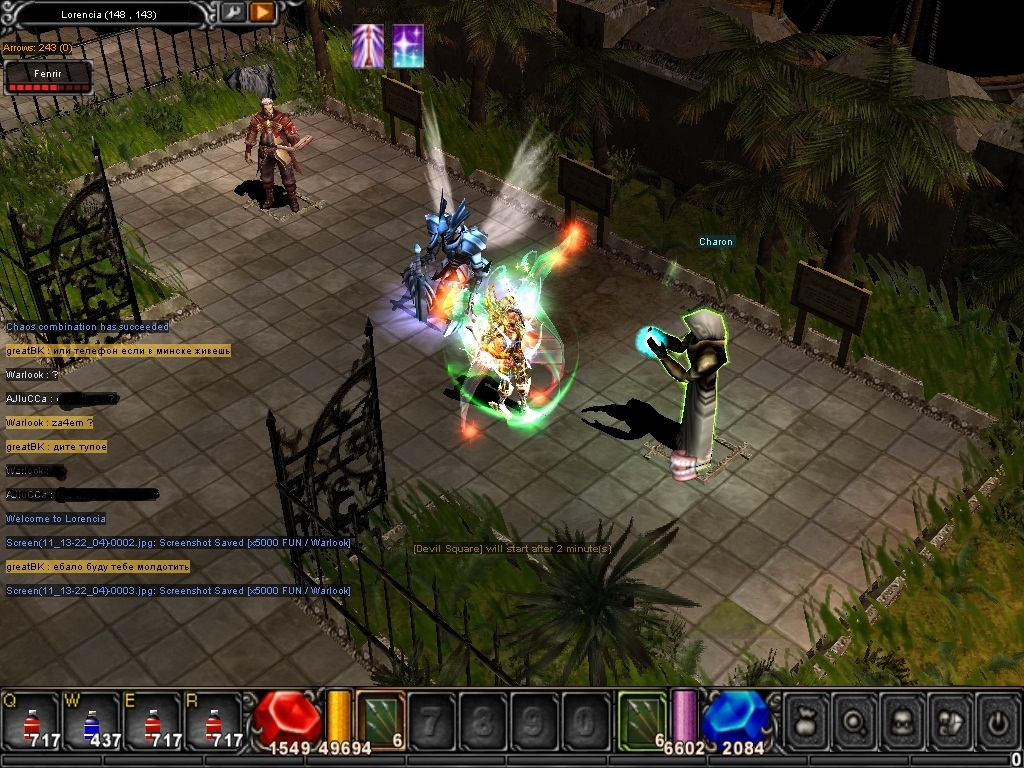This screenshot has height=768, width=1024.
Task: Use the W slot blue mana potion
Action: (x=92, y=722)
